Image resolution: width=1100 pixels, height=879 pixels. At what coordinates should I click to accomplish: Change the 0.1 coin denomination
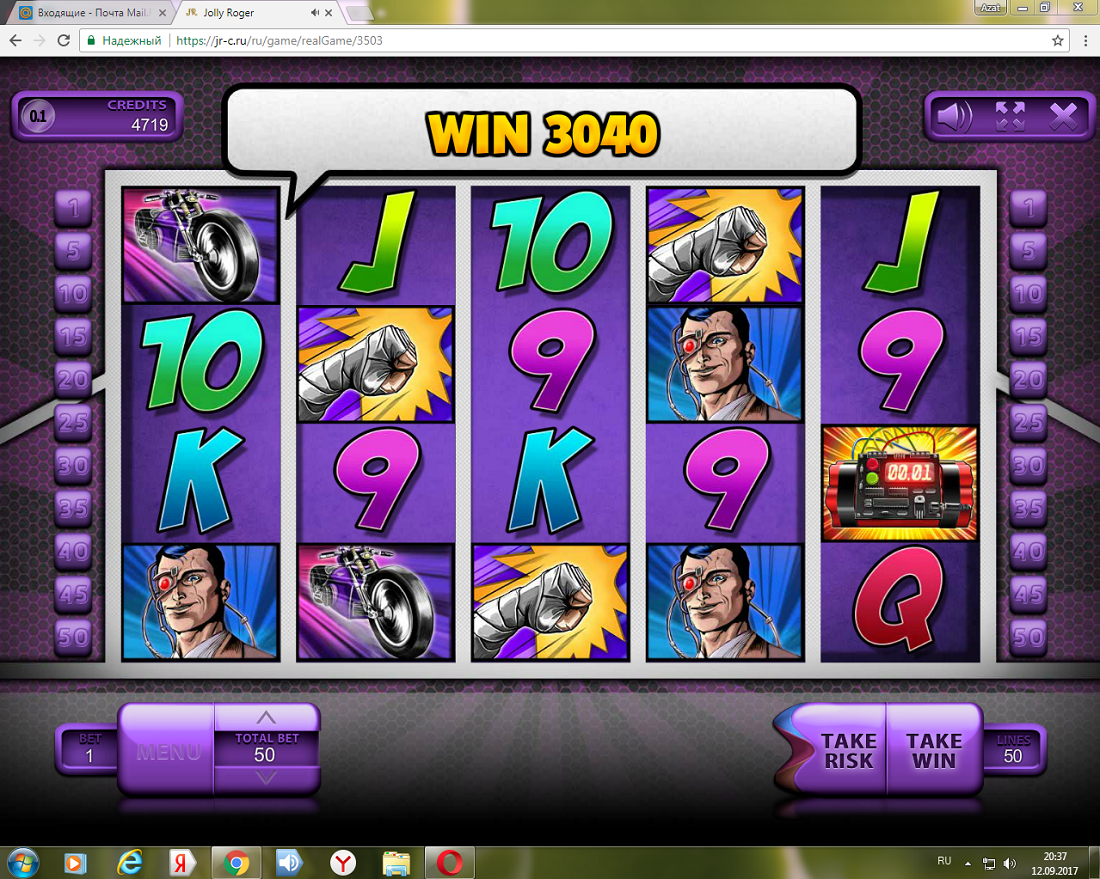click(x=38, y=117)
